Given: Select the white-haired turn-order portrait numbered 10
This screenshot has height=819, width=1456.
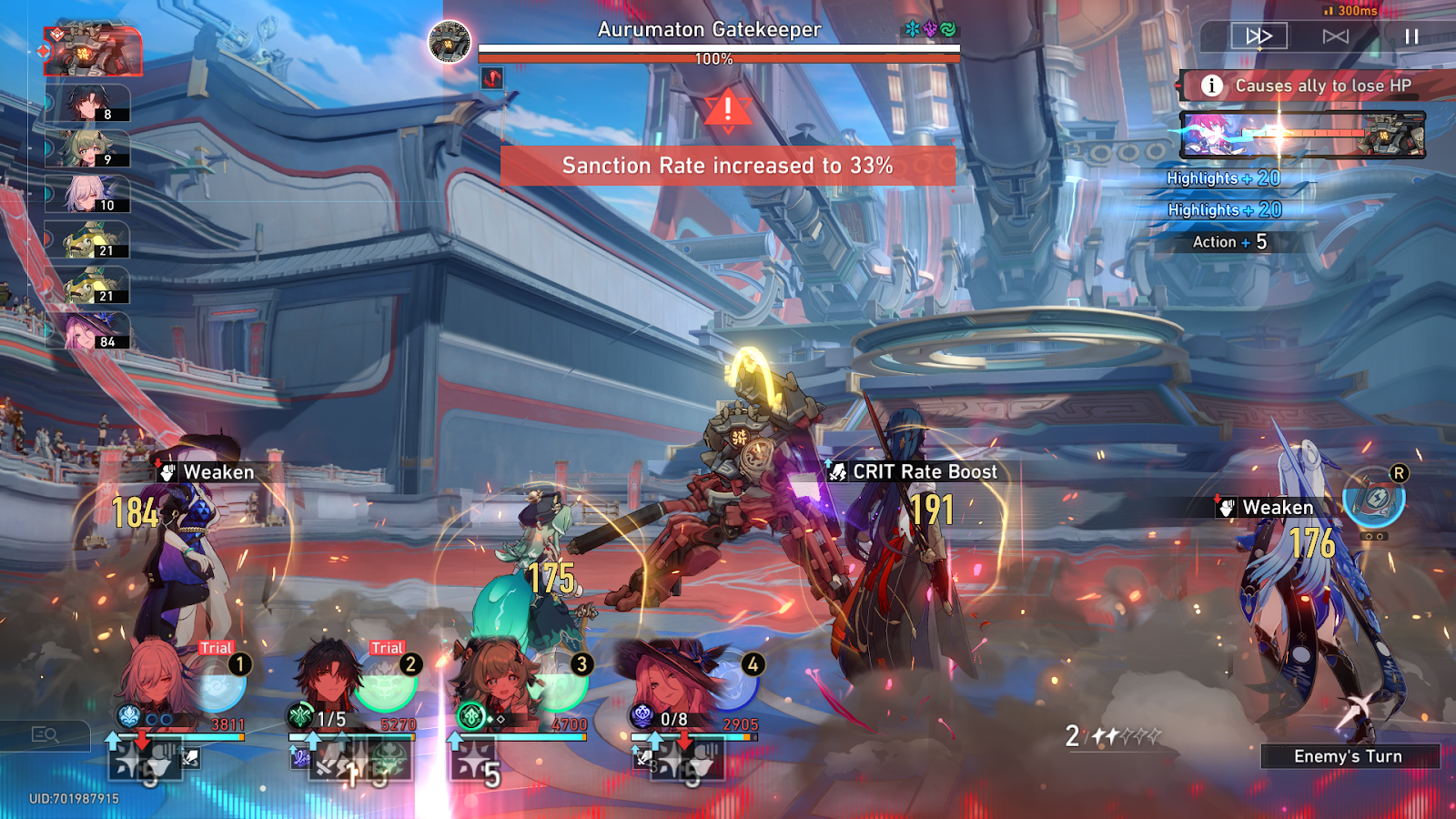Looking at the screenshot, I should [x=89, y=194].
